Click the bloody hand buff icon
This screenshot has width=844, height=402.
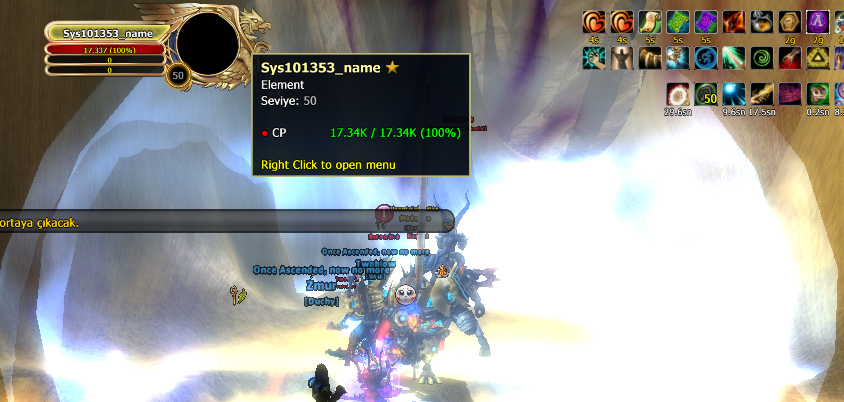point(790,58)
